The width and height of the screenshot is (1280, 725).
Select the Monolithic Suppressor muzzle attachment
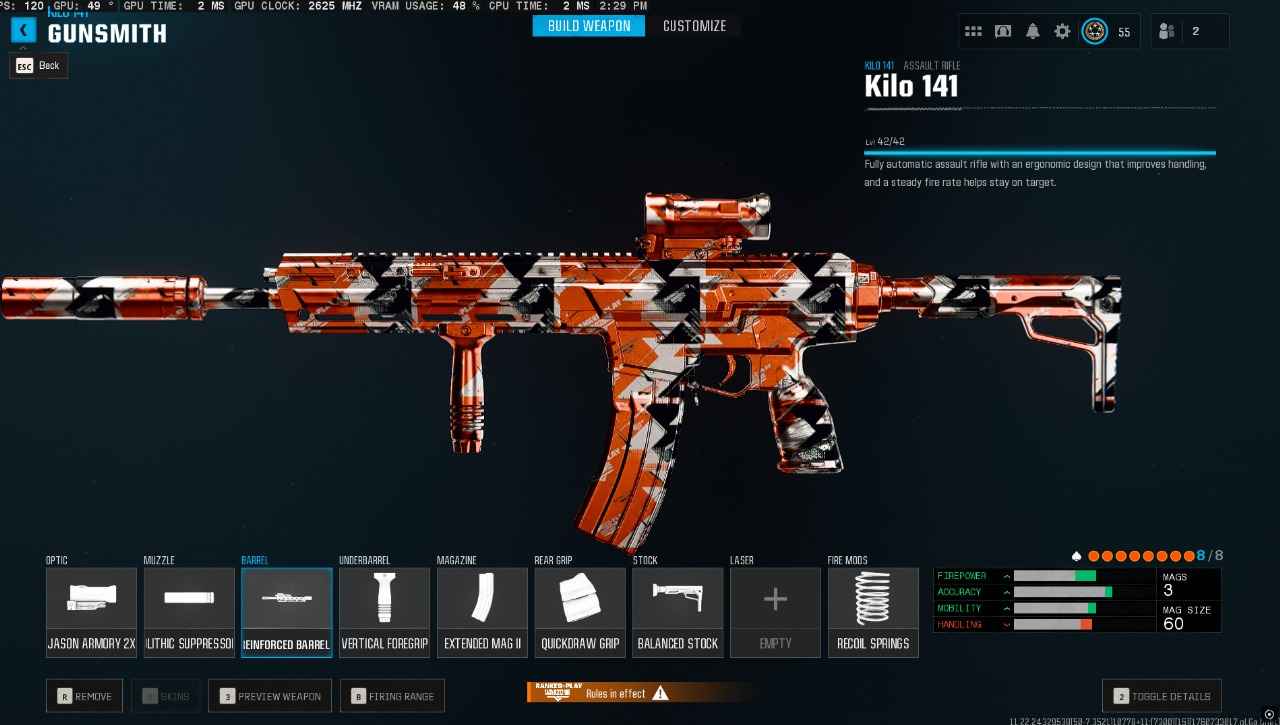coord(189,612)
